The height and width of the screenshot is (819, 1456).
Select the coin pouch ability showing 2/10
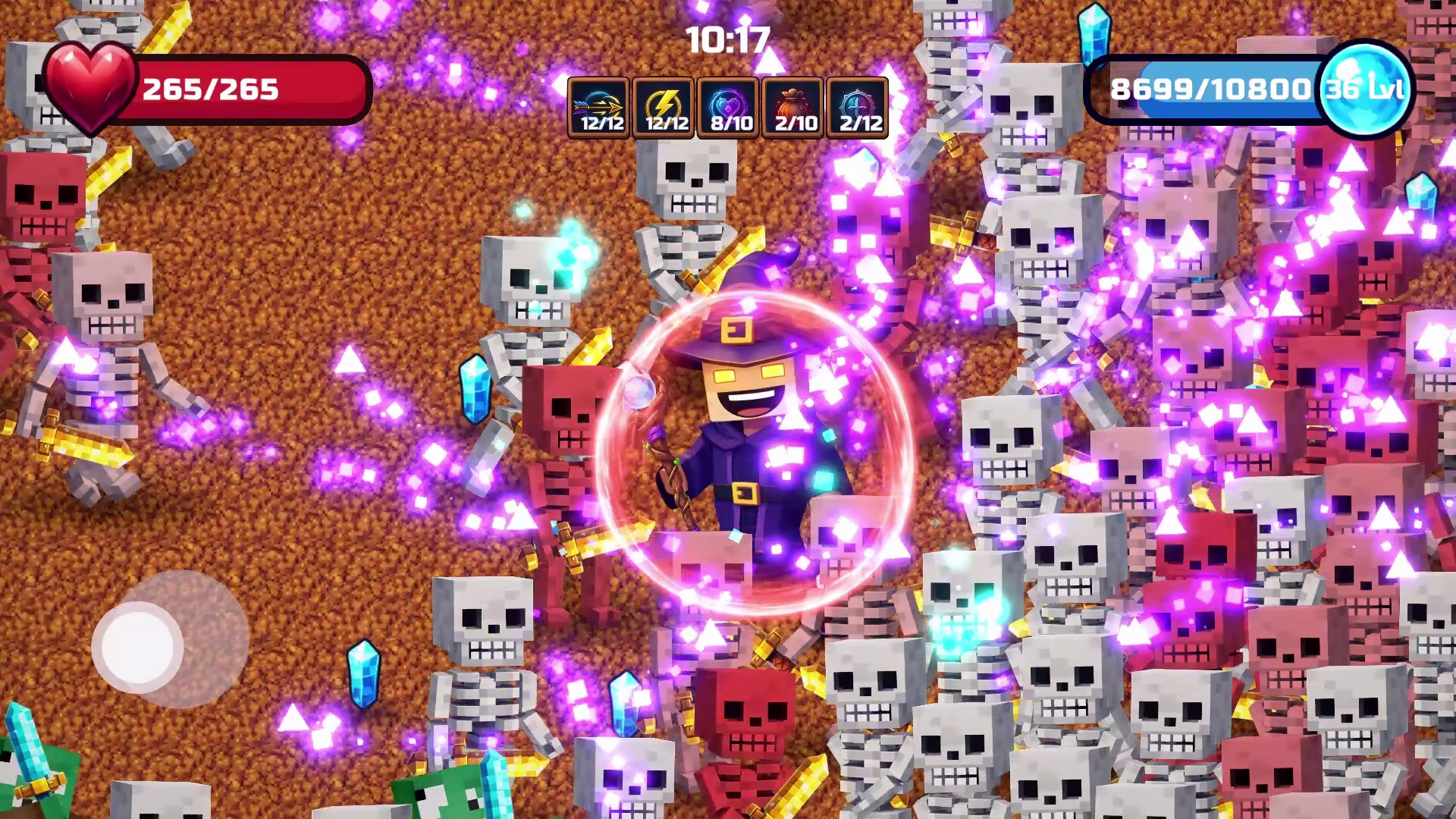[x=795, y=108]
